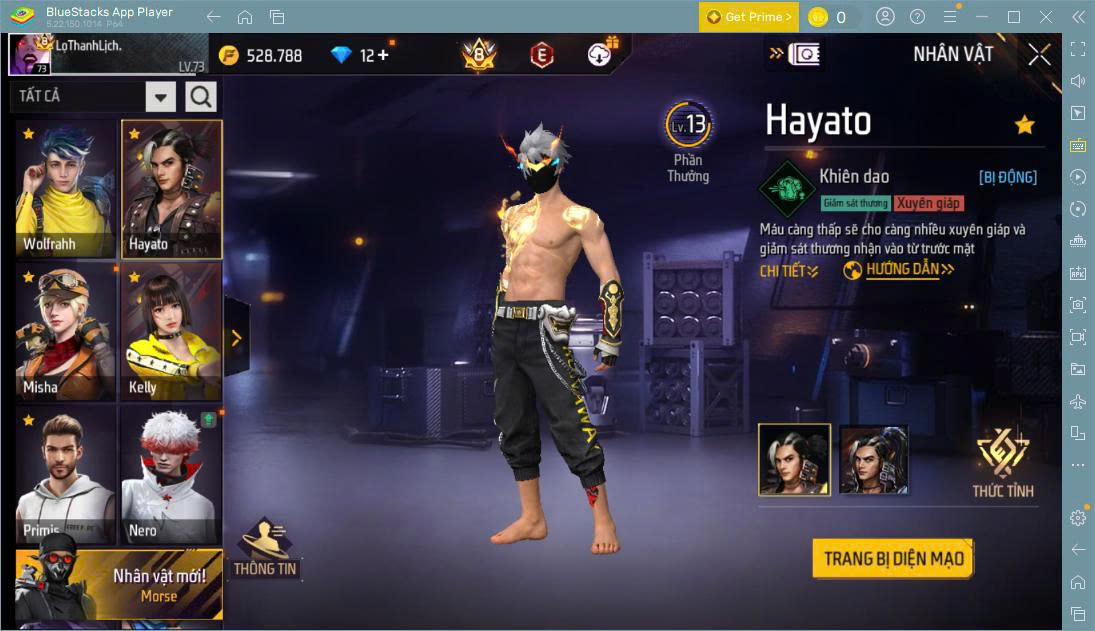Click the character search magnifier button
Viewport: 1095px width, 631px height.
point(201,96)
